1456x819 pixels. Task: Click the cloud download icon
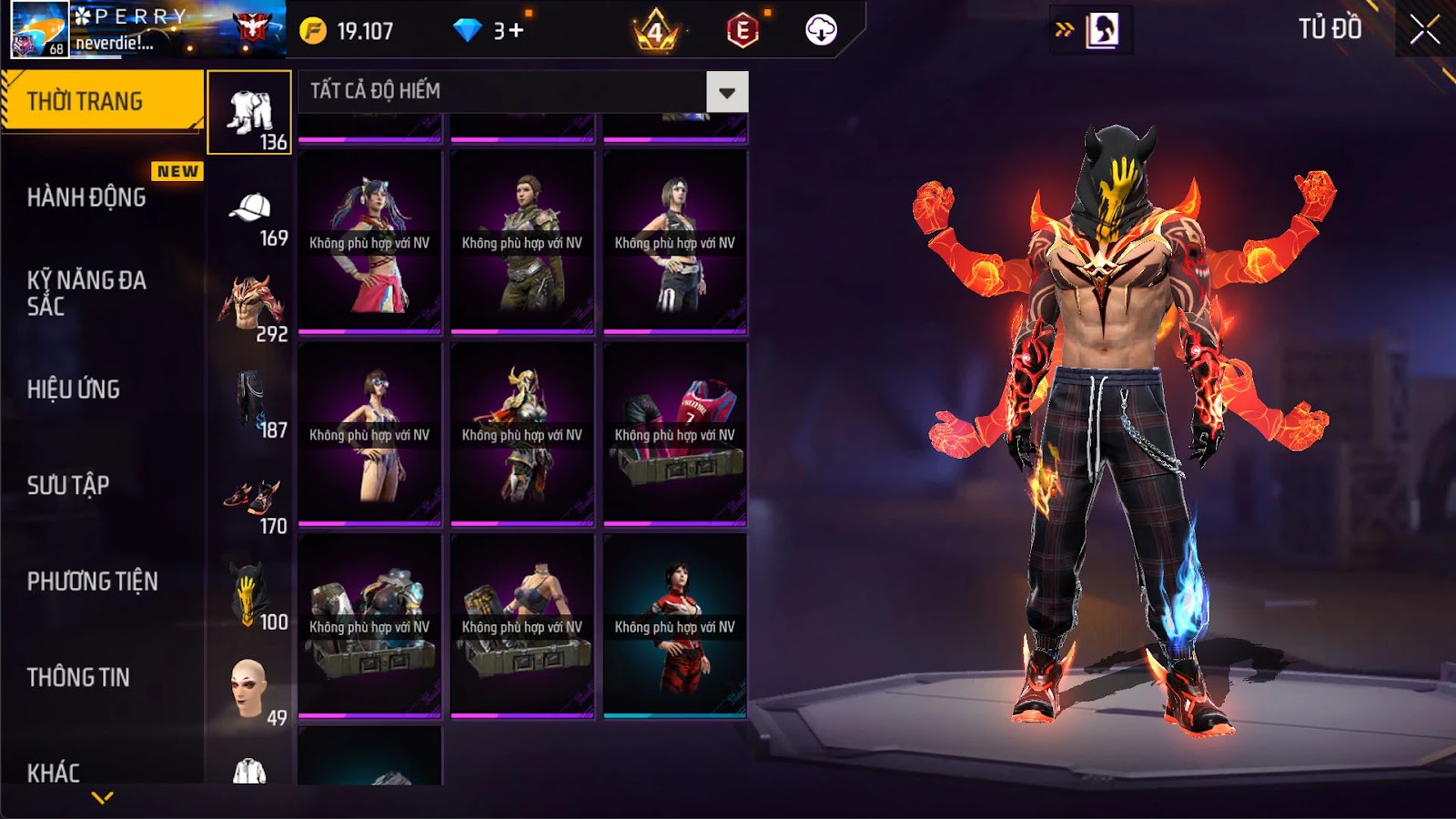(821, 30)
